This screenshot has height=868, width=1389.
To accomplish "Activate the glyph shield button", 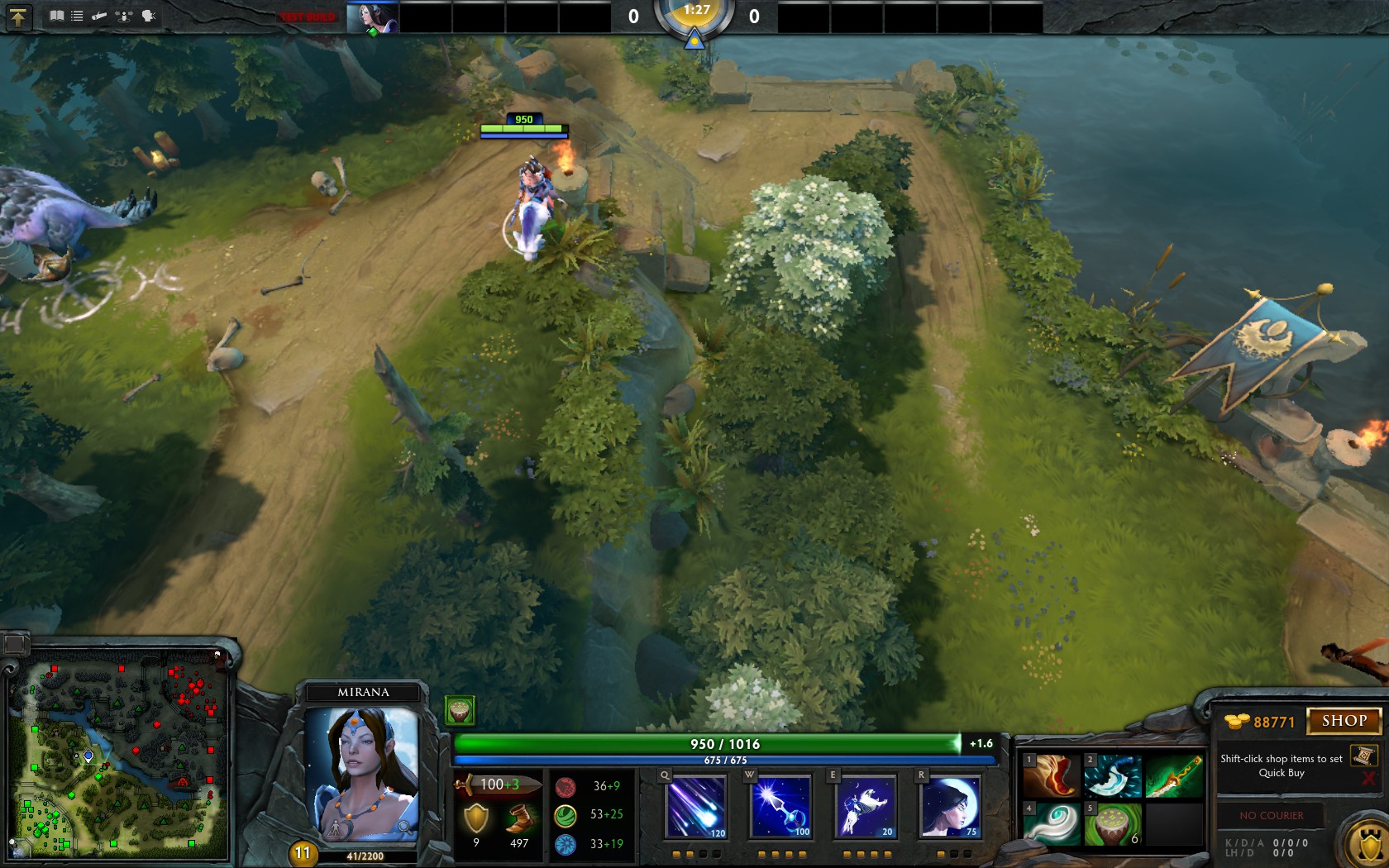I will pos(1366,845).
